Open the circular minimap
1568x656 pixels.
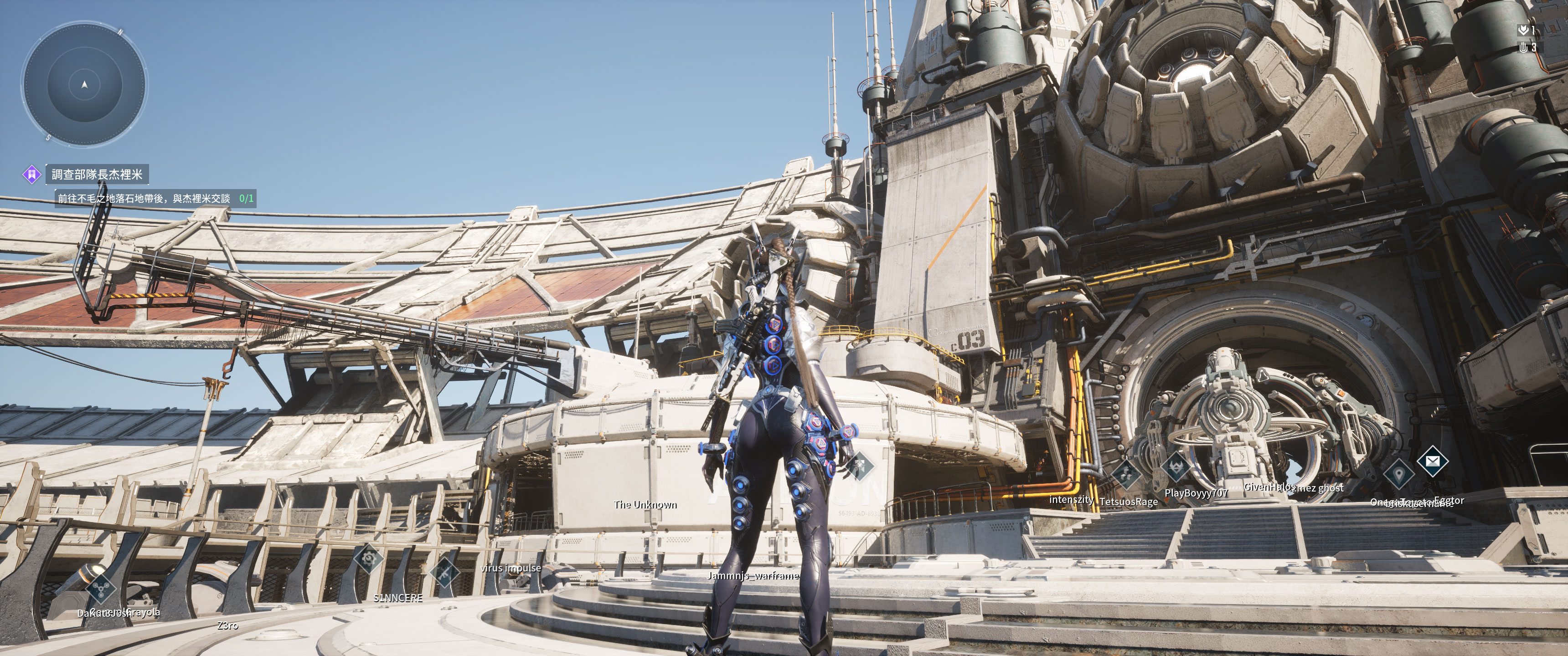[85, 85]
